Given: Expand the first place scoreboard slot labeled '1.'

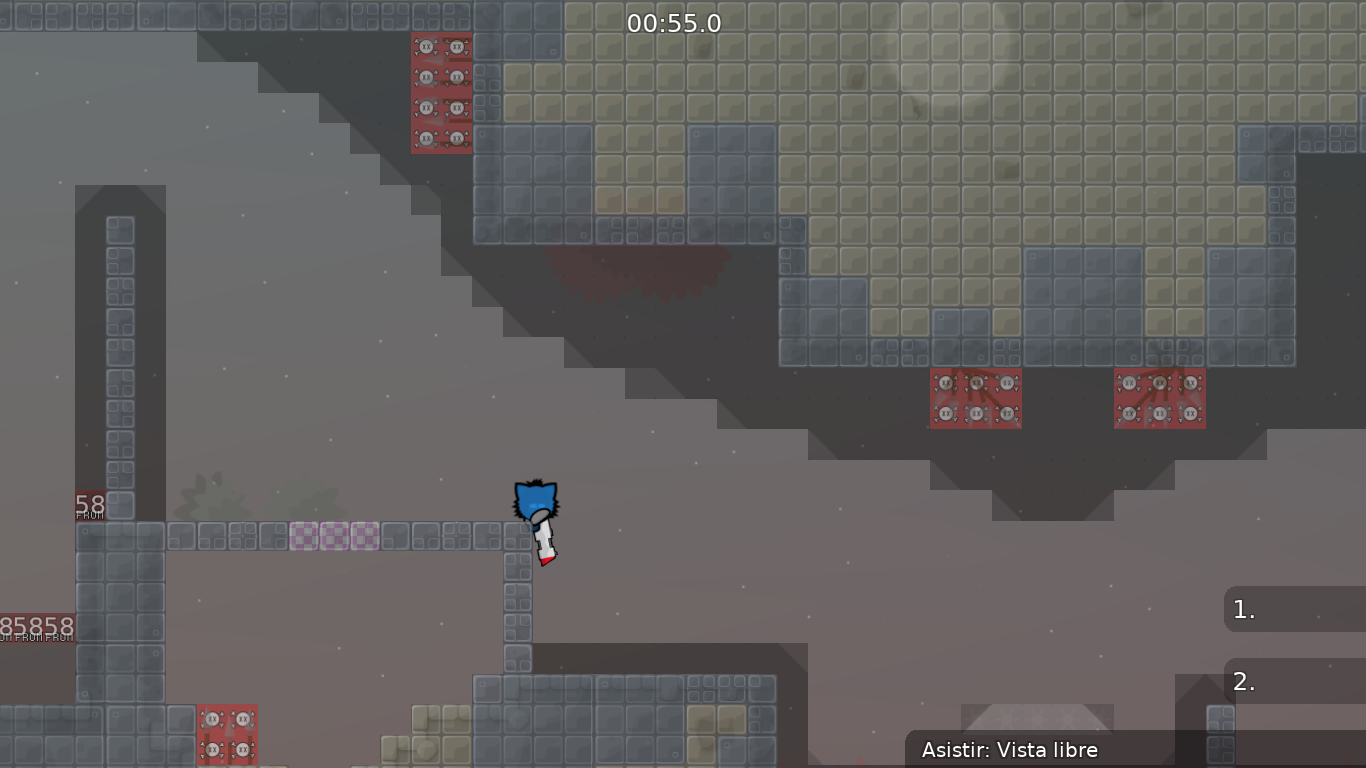Looking at the screenshot, I should (x=1294, y=609).
